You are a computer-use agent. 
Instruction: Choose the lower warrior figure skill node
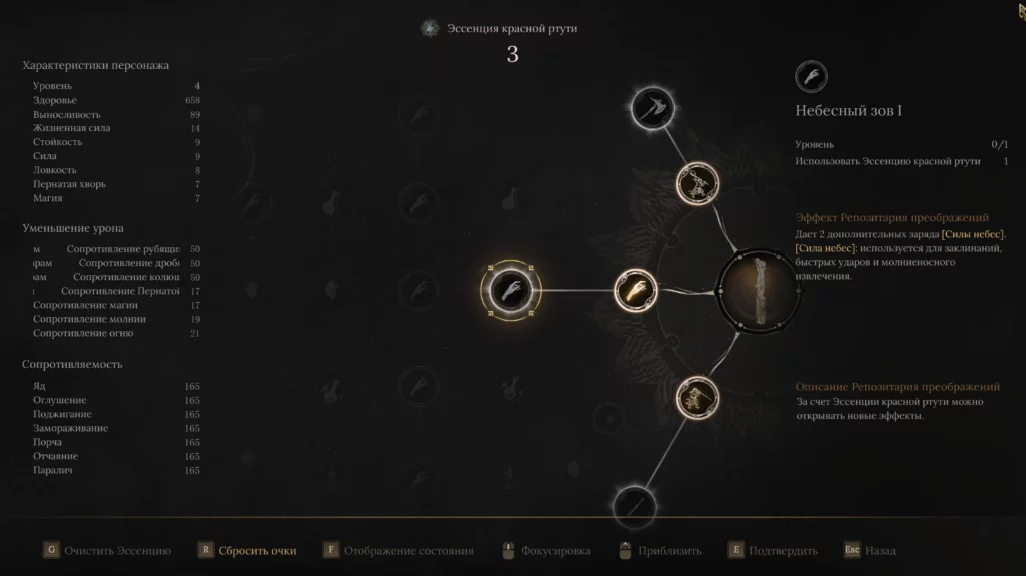[x=697, y=397]
